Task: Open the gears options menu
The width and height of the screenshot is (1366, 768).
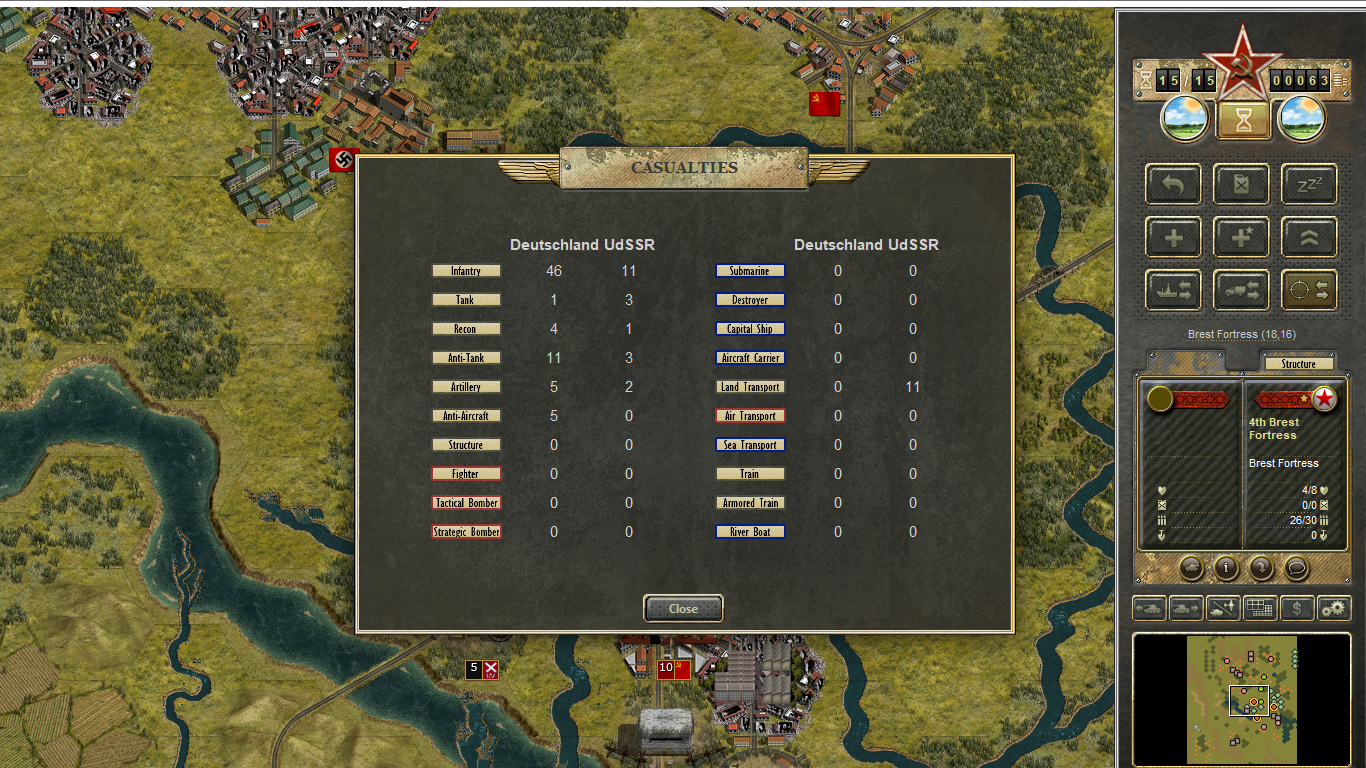Action: pos(1334,607)
